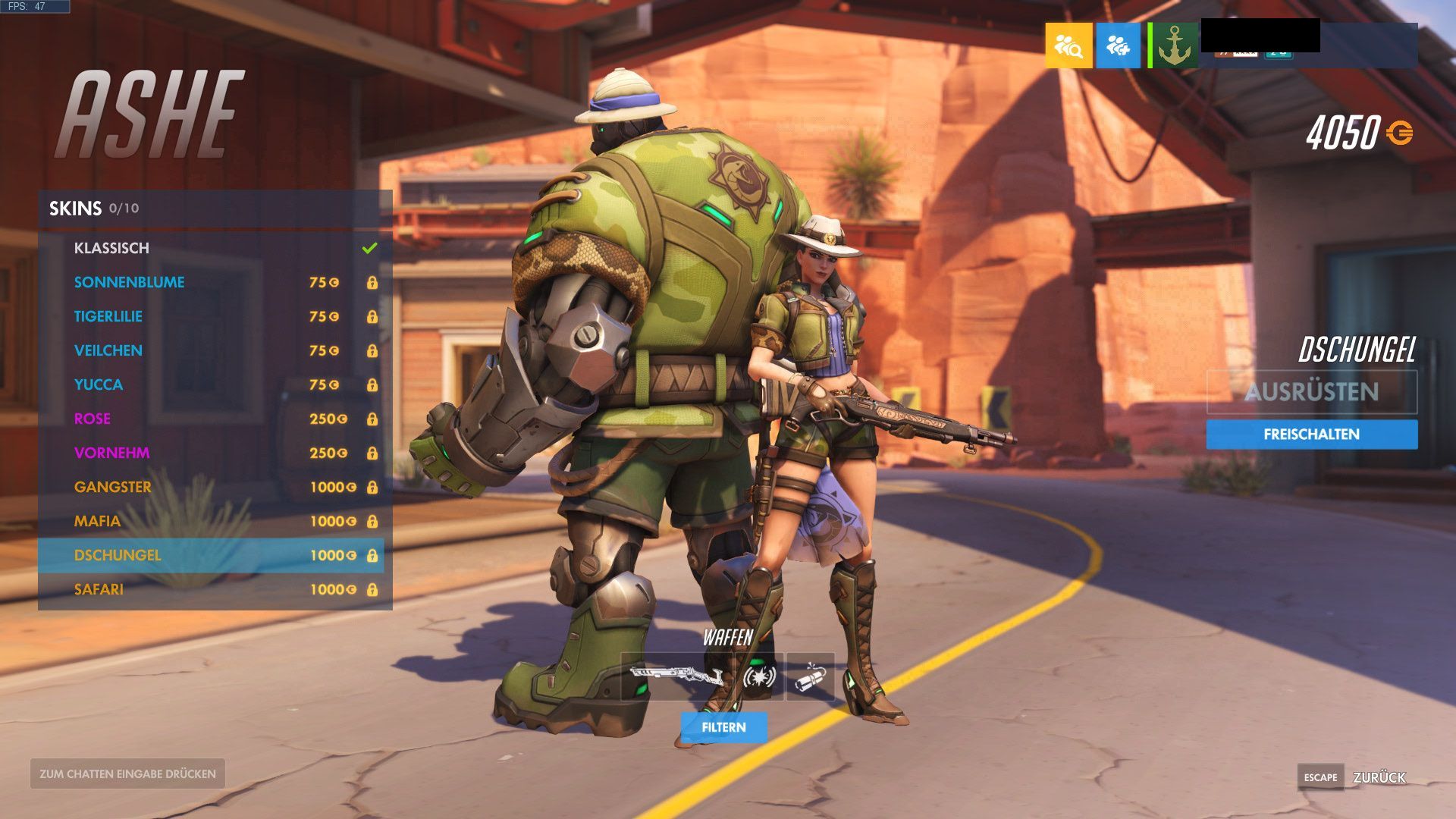Pick the Tigerlilie skin
The width and height of the screenshot is (1456, 819).
pyautogui.click(x=211, y=316)
